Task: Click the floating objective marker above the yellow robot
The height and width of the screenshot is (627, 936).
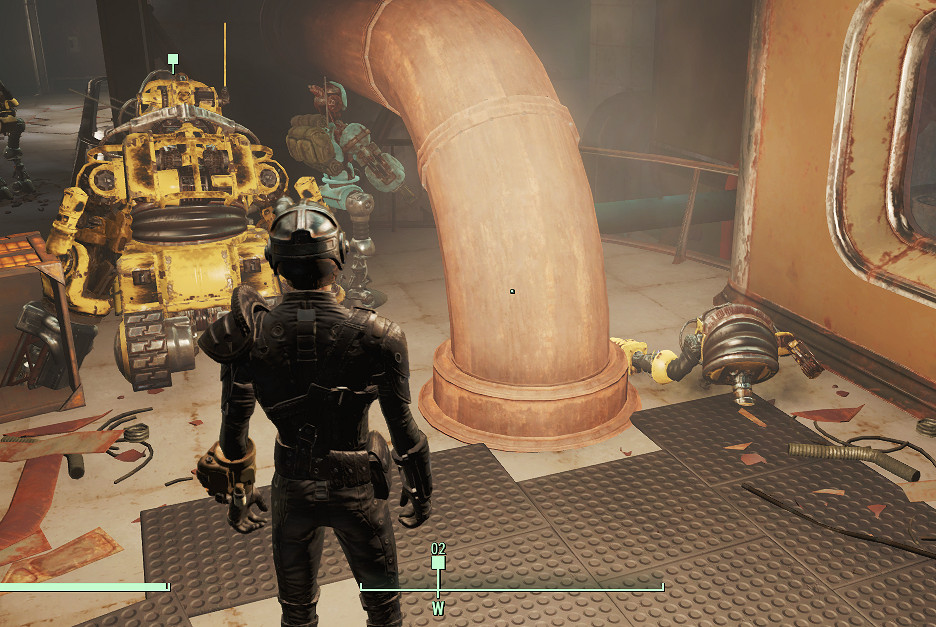Action: 173,60
